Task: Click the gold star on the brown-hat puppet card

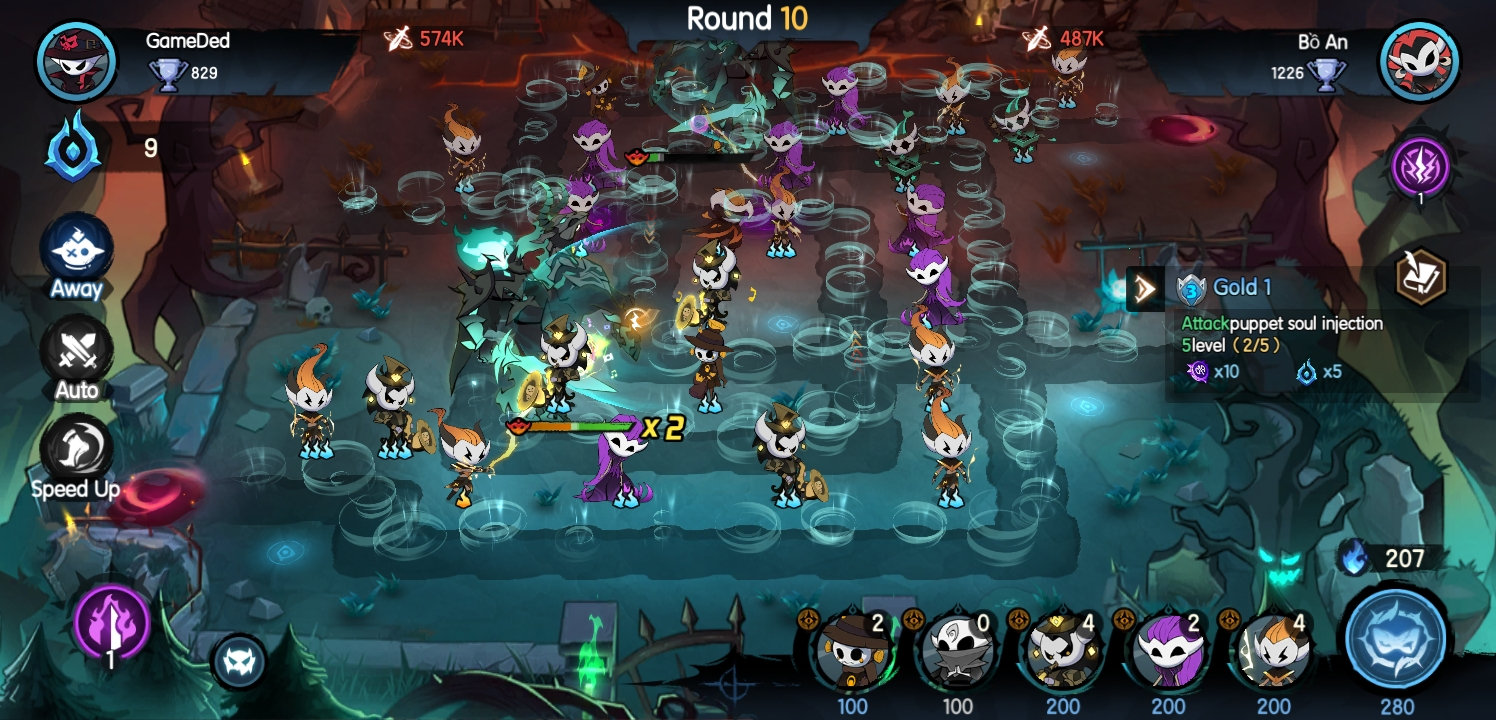Action: point(811,621)
